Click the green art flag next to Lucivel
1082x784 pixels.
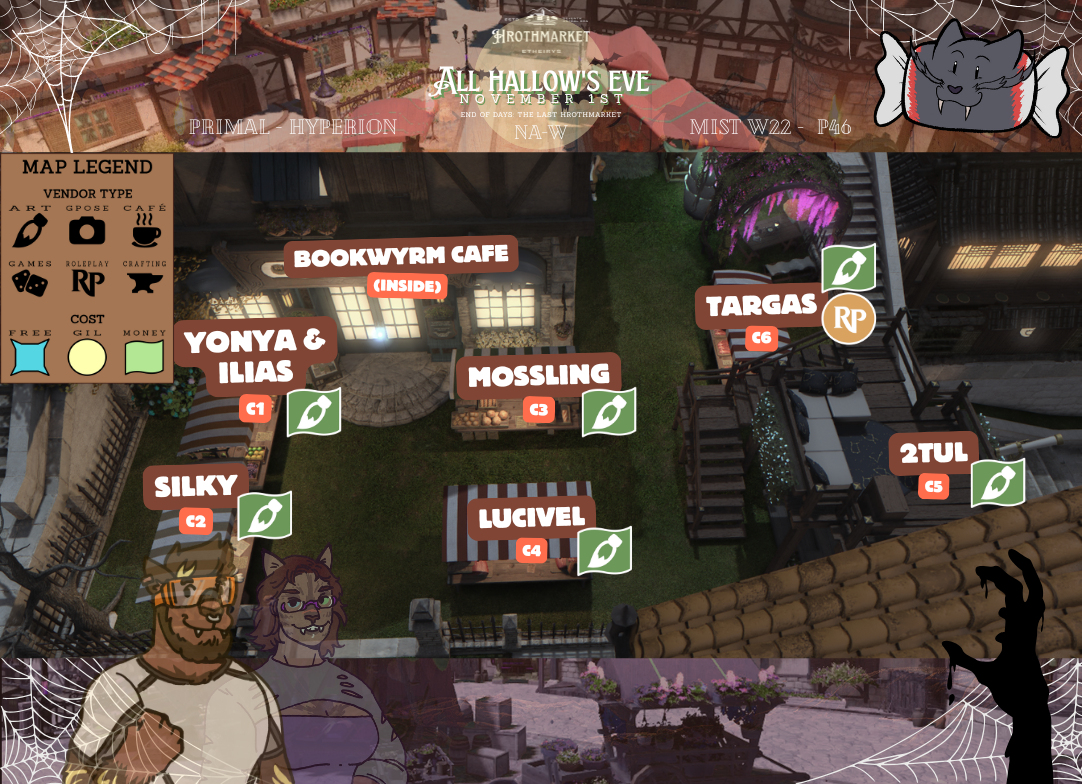tap(604, 551)
